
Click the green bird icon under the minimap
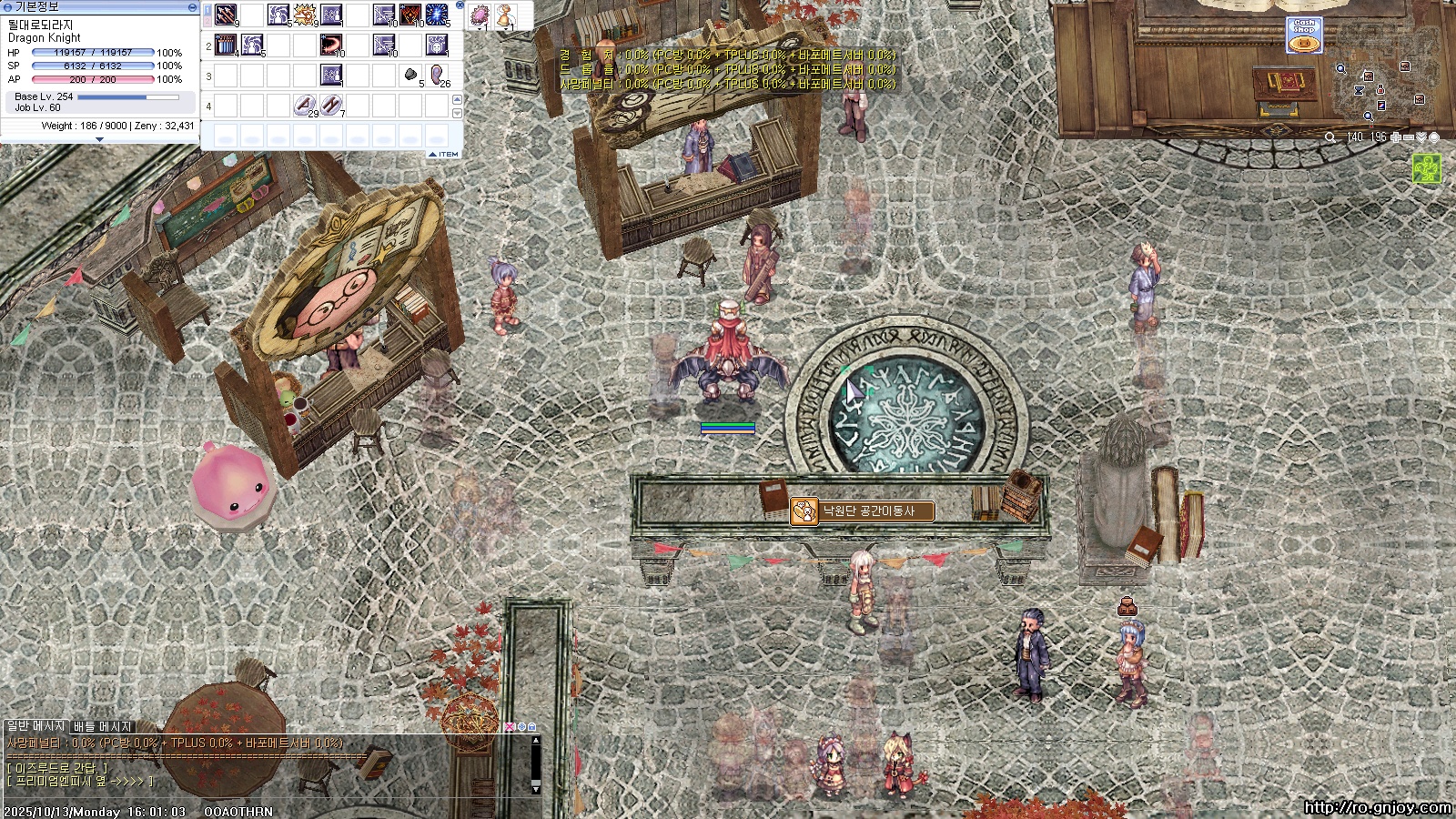click(x=1426, y=168)
